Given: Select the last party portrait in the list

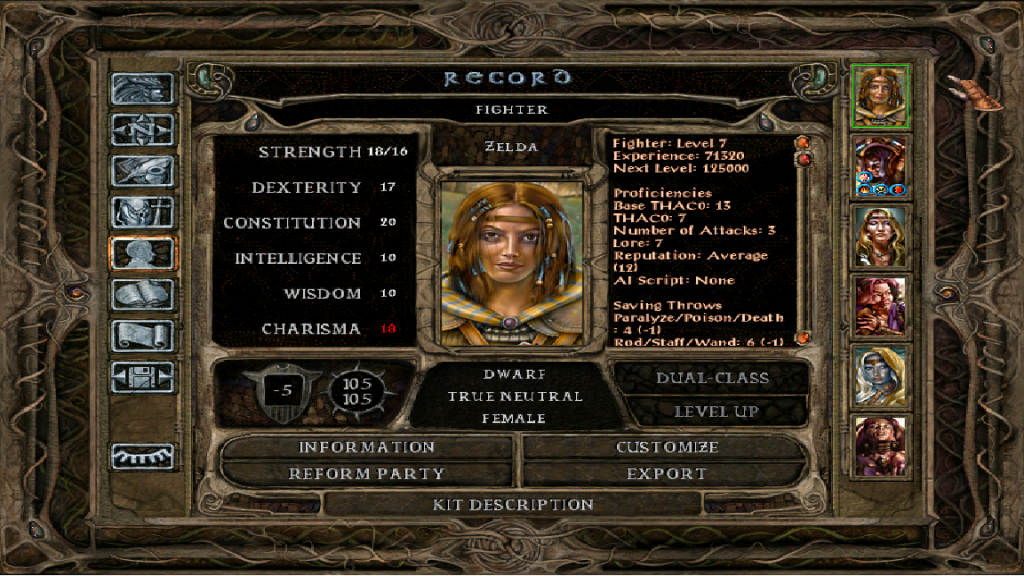Looking at the screenshot, I should point(880,446).
